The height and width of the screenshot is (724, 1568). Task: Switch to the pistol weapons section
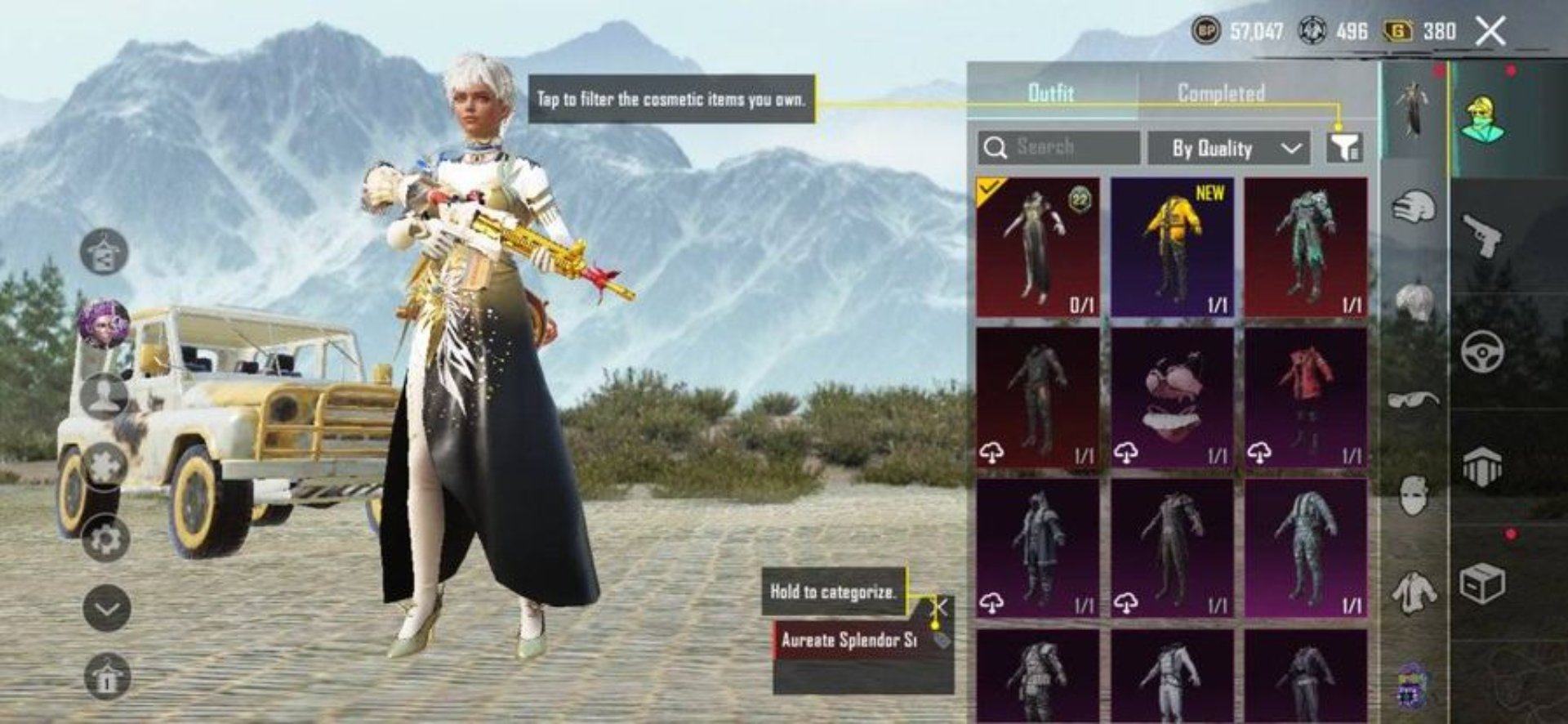(x=1482, y=235)
